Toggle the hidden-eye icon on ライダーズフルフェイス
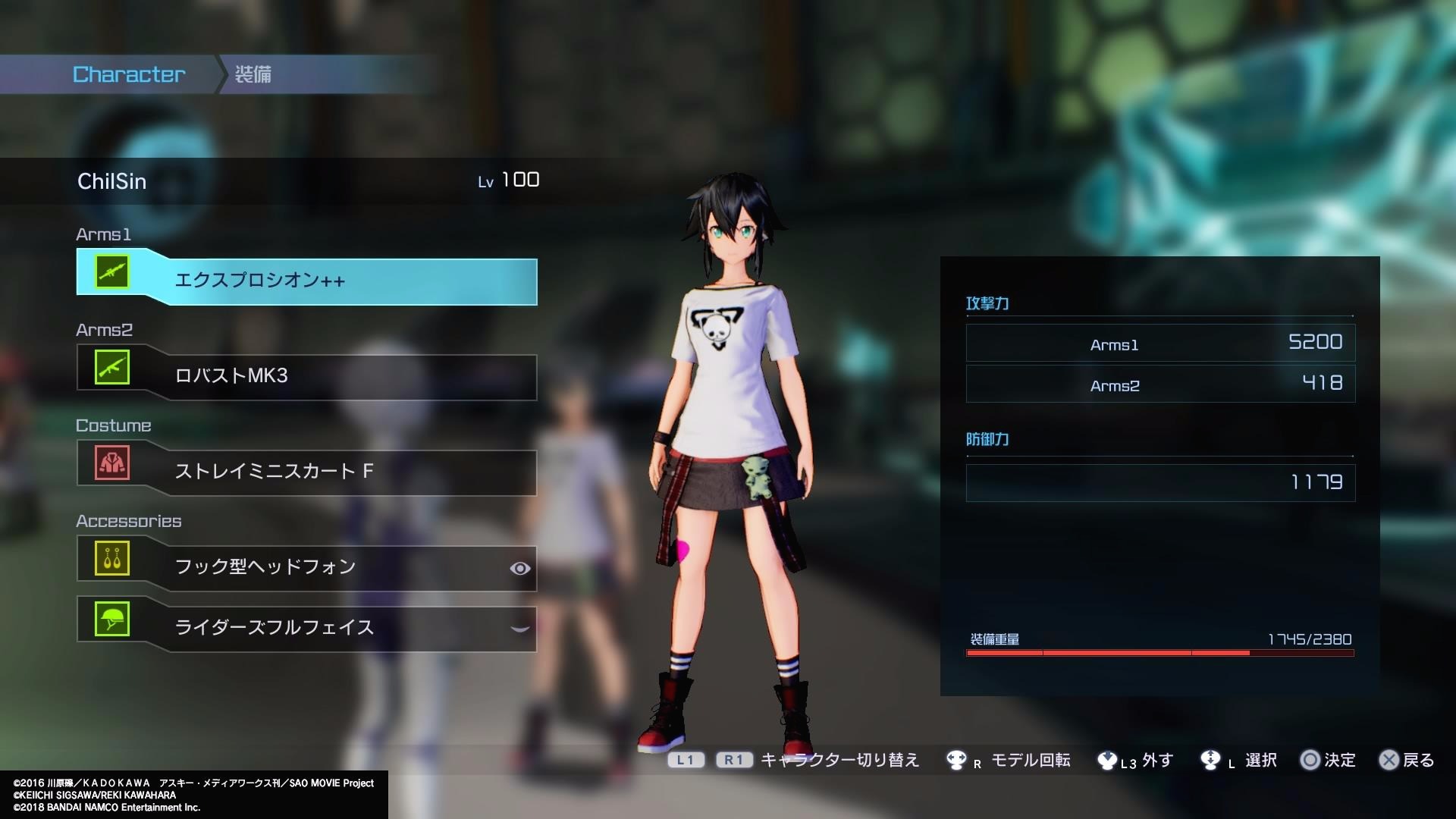Screen dimensions: 1456x819 [520, 629]
